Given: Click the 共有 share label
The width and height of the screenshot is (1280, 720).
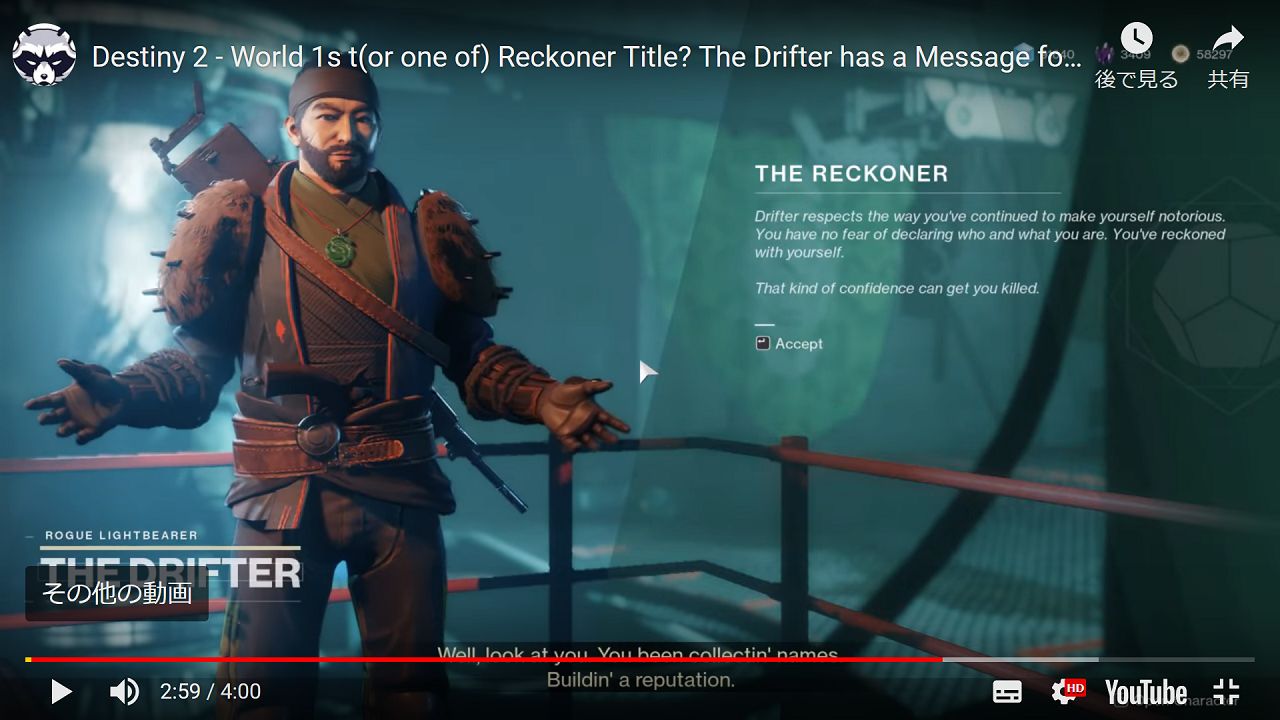Looking at the screenshot, I should pyautogui.click(x=1228, y=79).
